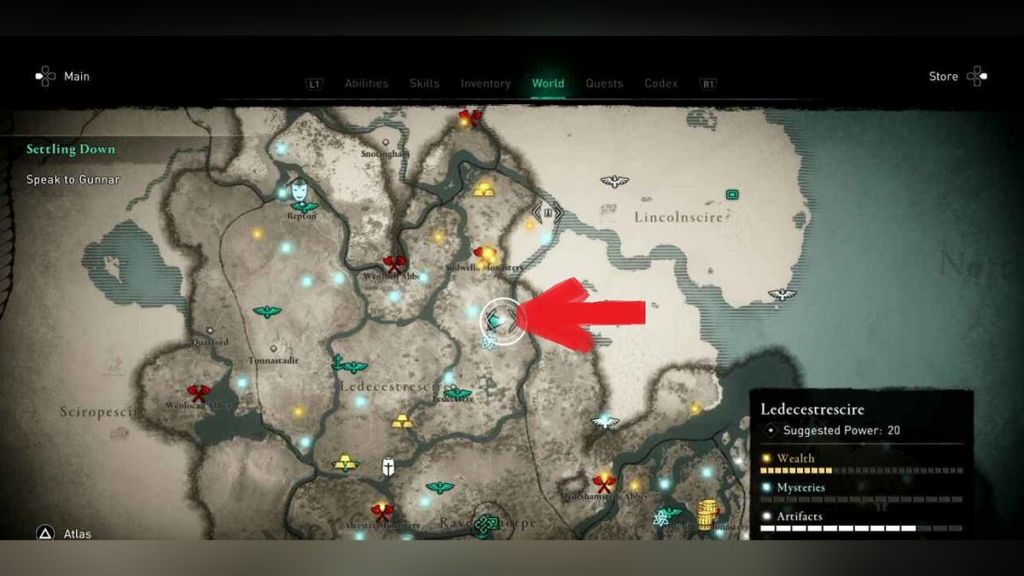Select the white helmet map marker

pyautogui.click(x=388, y=466)
